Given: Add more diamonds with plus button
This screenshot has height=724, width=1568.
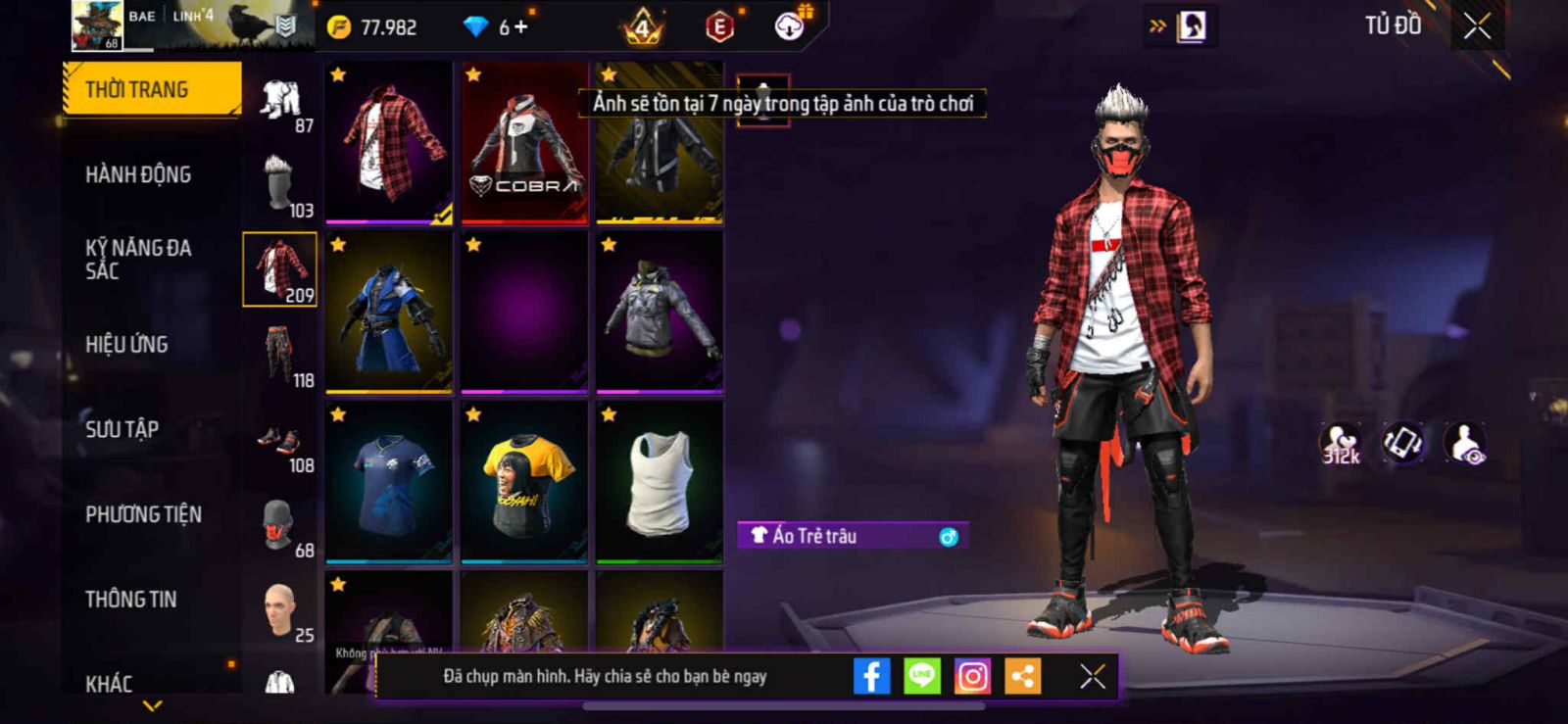Looking at the screenshot, I should [521, 26].
